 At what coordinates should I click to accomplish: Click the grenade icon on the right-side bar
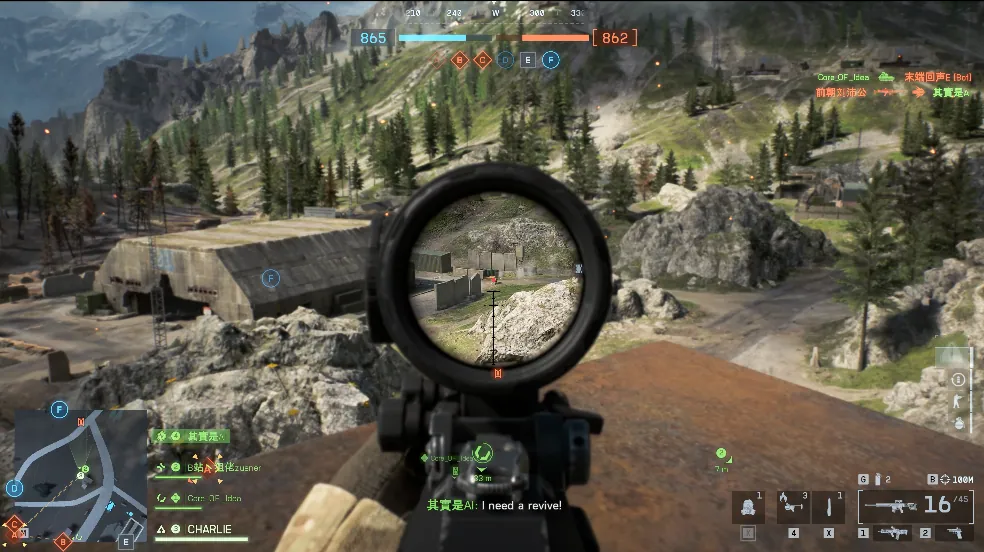click(958, 422)
